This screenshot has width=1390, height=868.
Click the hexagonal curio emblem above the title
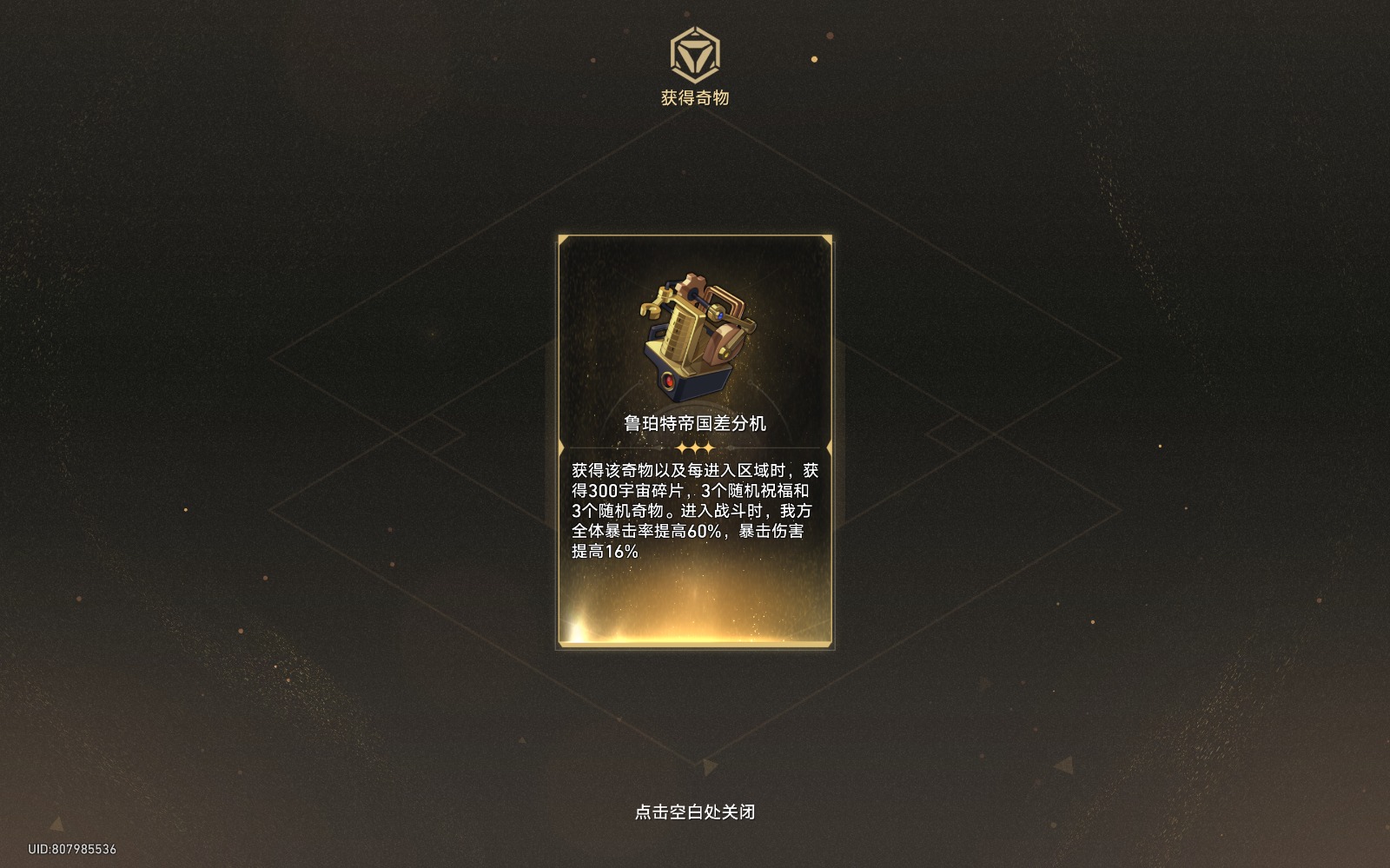[695, 56]
